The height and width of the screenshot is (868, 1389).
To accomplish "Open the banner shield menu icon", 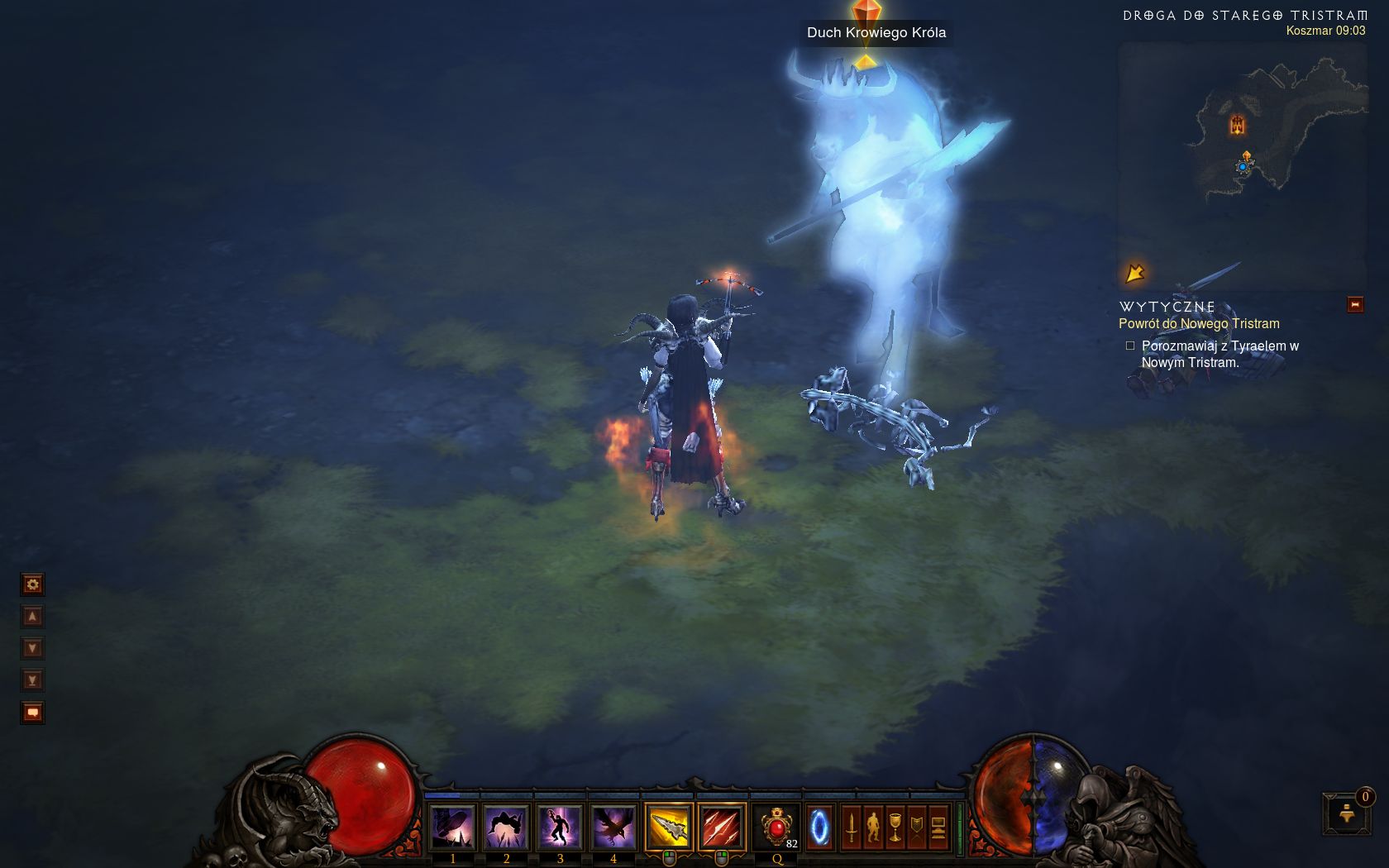I will tap(916, 827).
